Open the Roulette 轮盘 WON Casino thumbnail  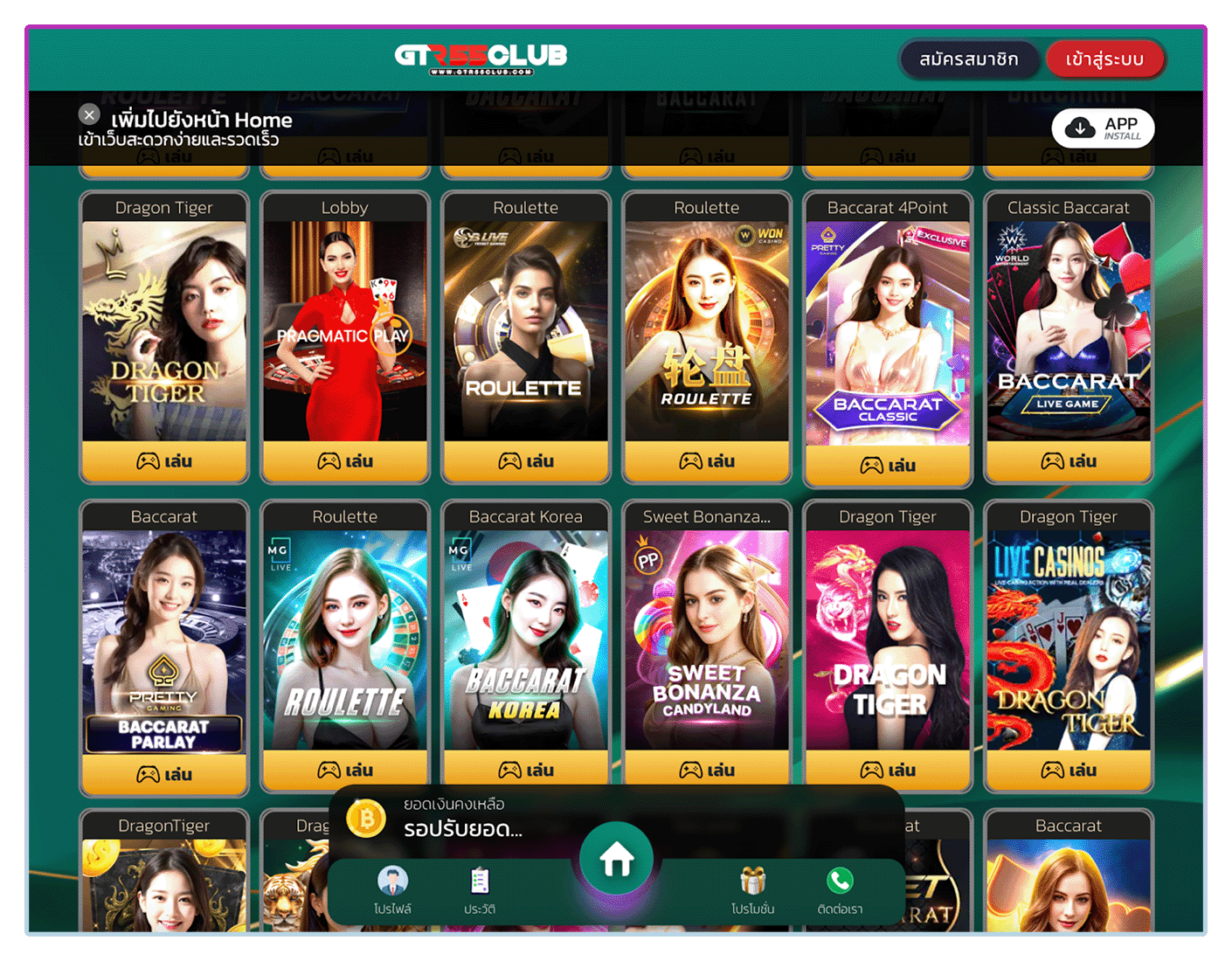706,332
